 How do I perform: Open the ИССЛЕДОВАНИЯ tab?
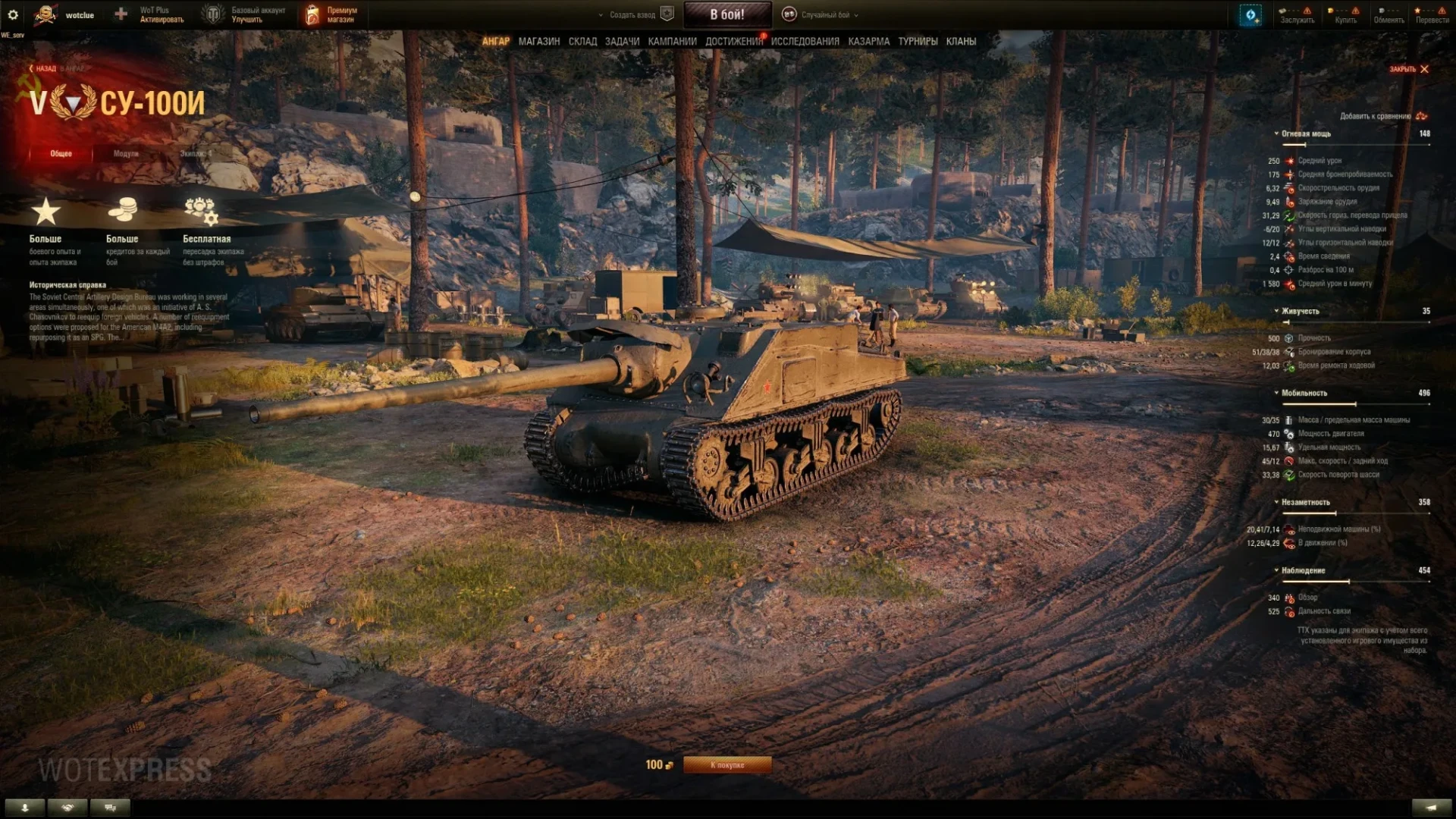click(805, 42)
